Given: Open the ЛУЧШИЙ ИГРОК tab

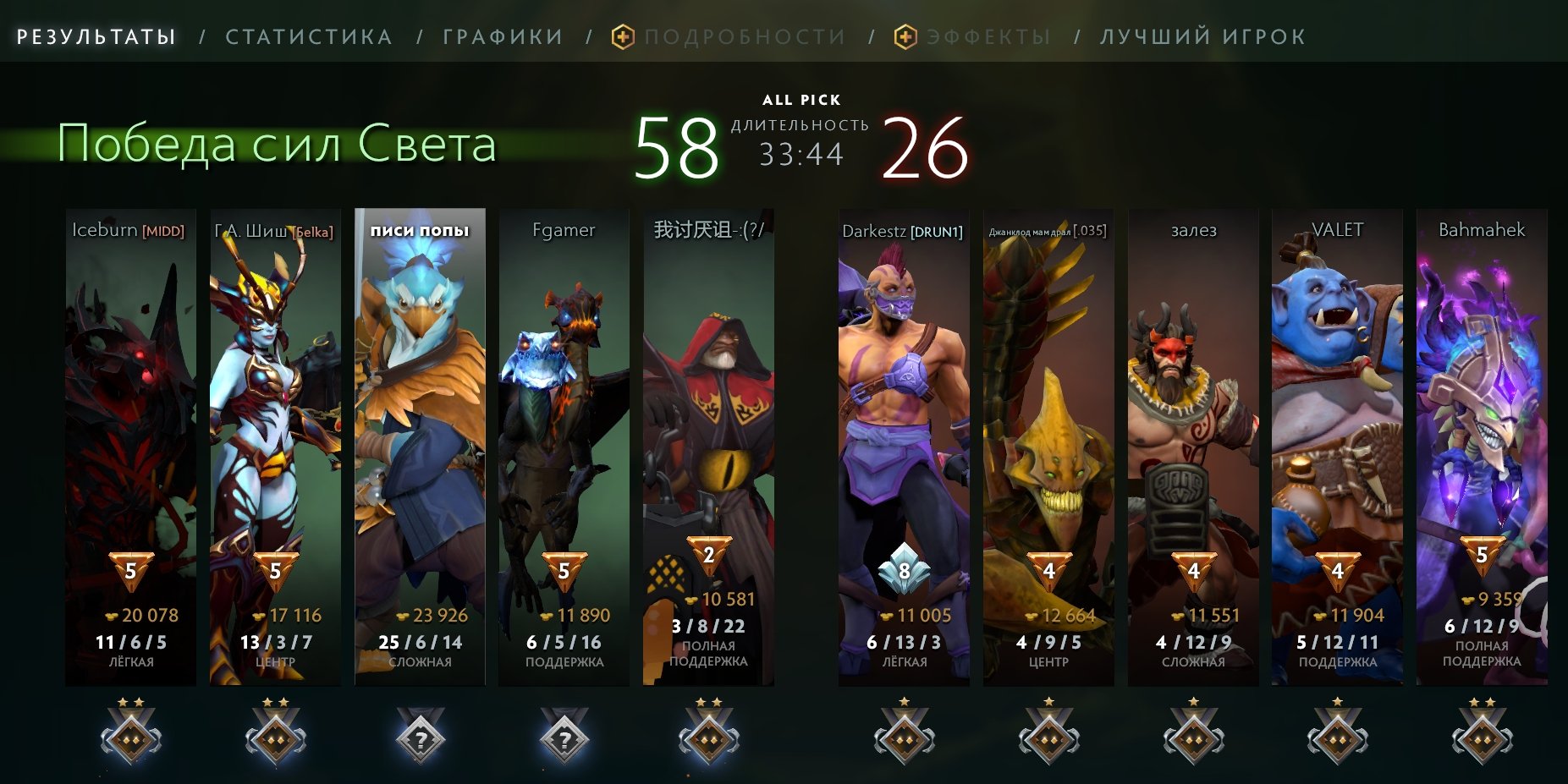Looking at the screenshot, I should [x=1202, y=36].
